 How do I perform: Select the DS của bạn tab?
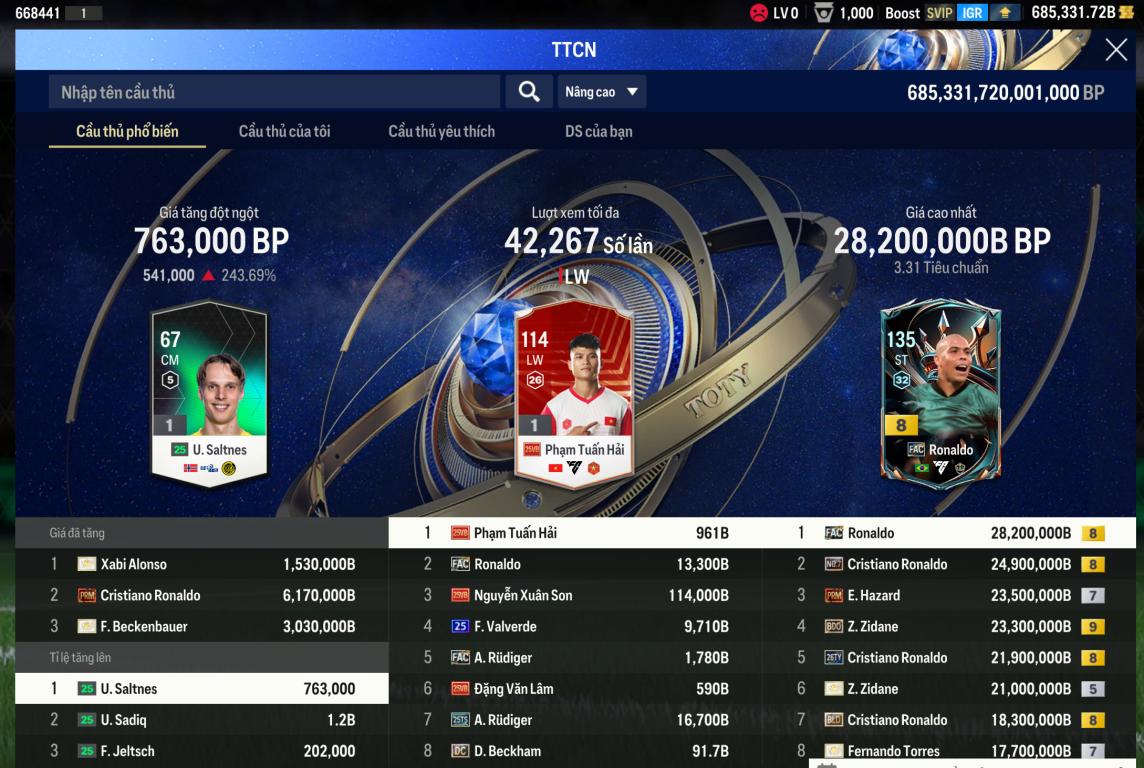point(598,131)
